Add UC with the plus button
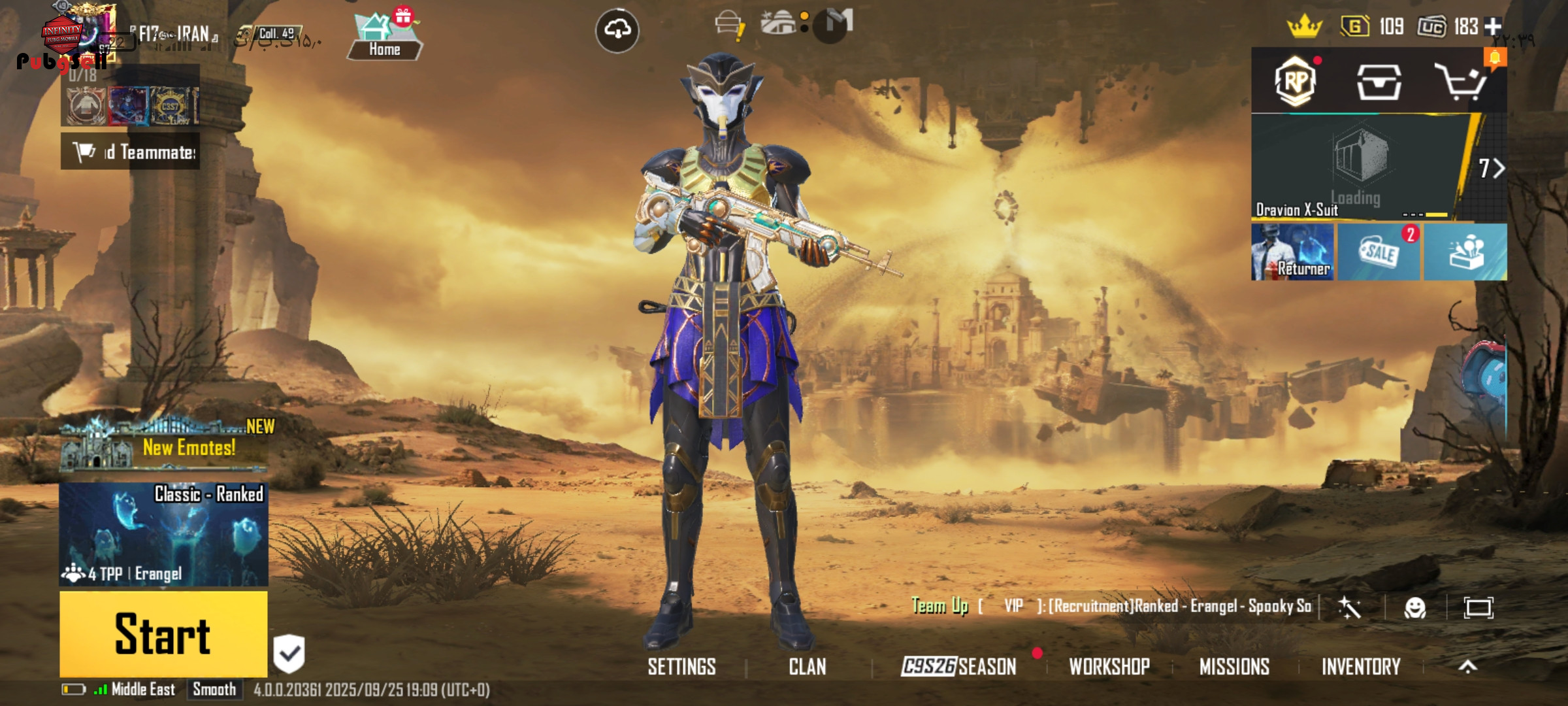1568x706 pixels. point(1493,26)
